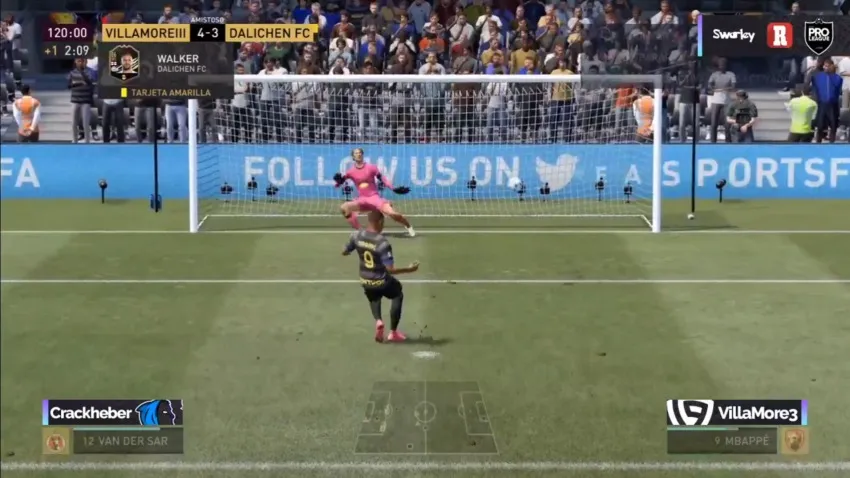Click the Walker yellow card notification
Image resolution: width=850 pixels, height=478 pixels.
[168, 92]
